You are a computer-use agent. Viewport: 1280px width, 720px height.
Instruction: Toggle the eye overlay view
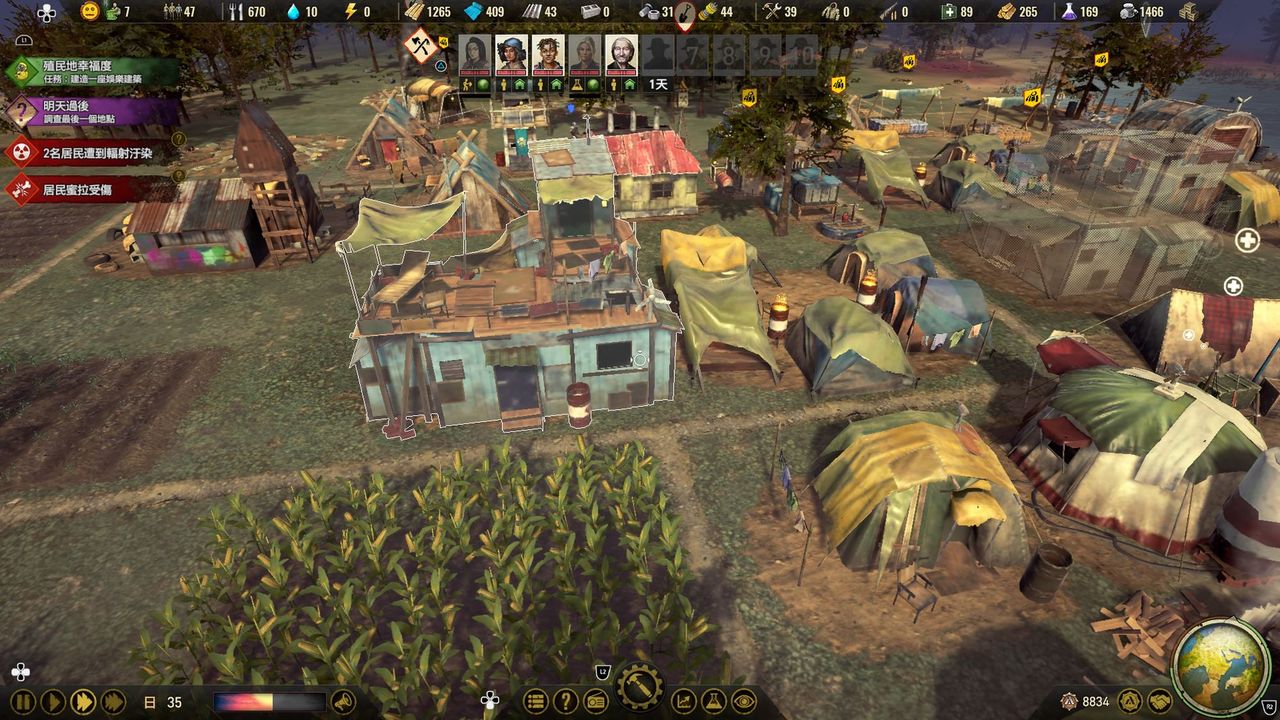(743, 702)
